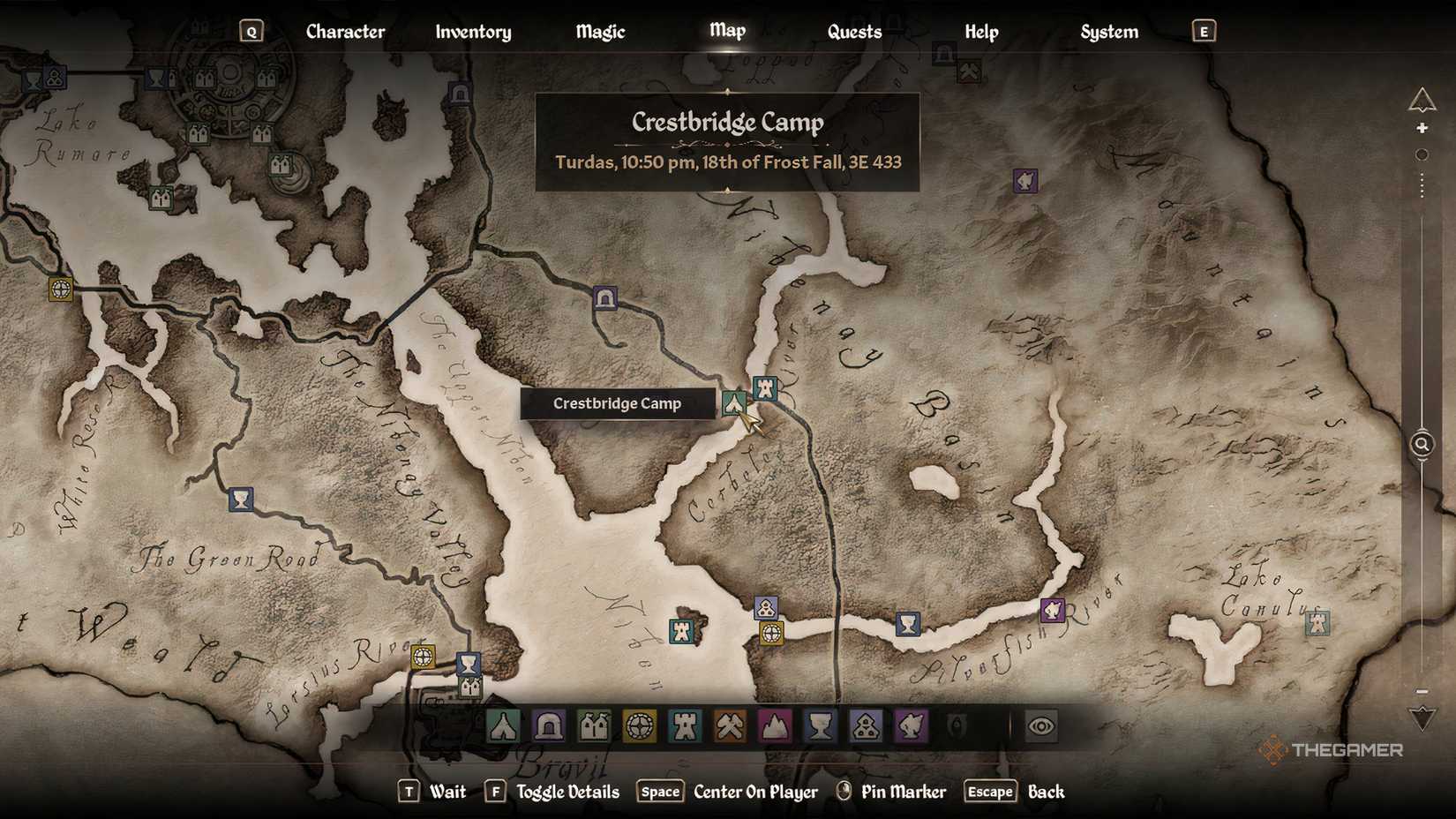Click the Oblivion Gate markers filter
This screenshot has height=819, width=1456.
[x=956, y=726]
